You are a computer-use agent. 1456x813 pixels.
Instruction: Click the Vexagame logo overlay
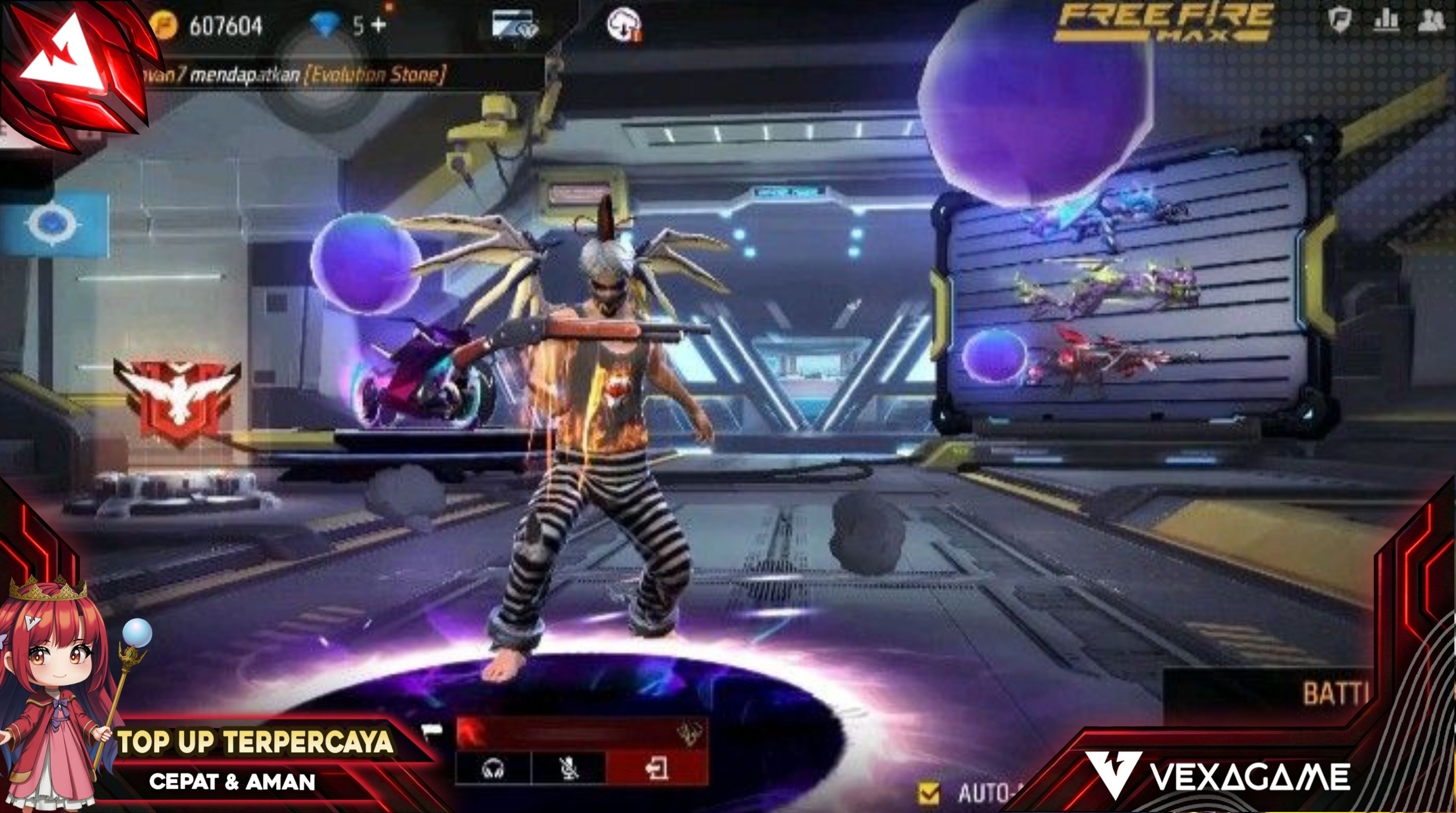pos(1218,776)
